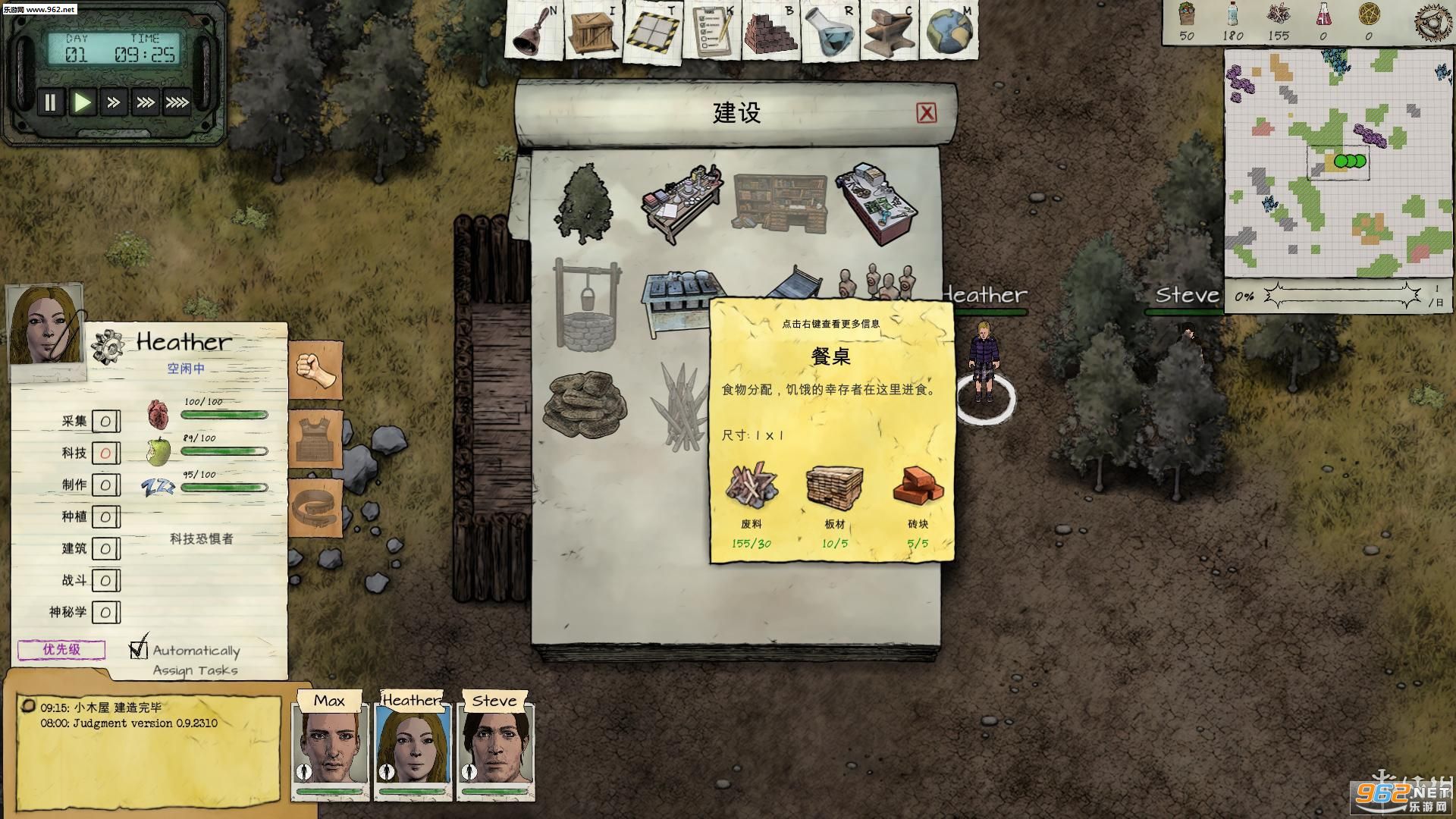Pause the game with the pause button
Screen dimensions: 1456x819
(x=50, y=102)
